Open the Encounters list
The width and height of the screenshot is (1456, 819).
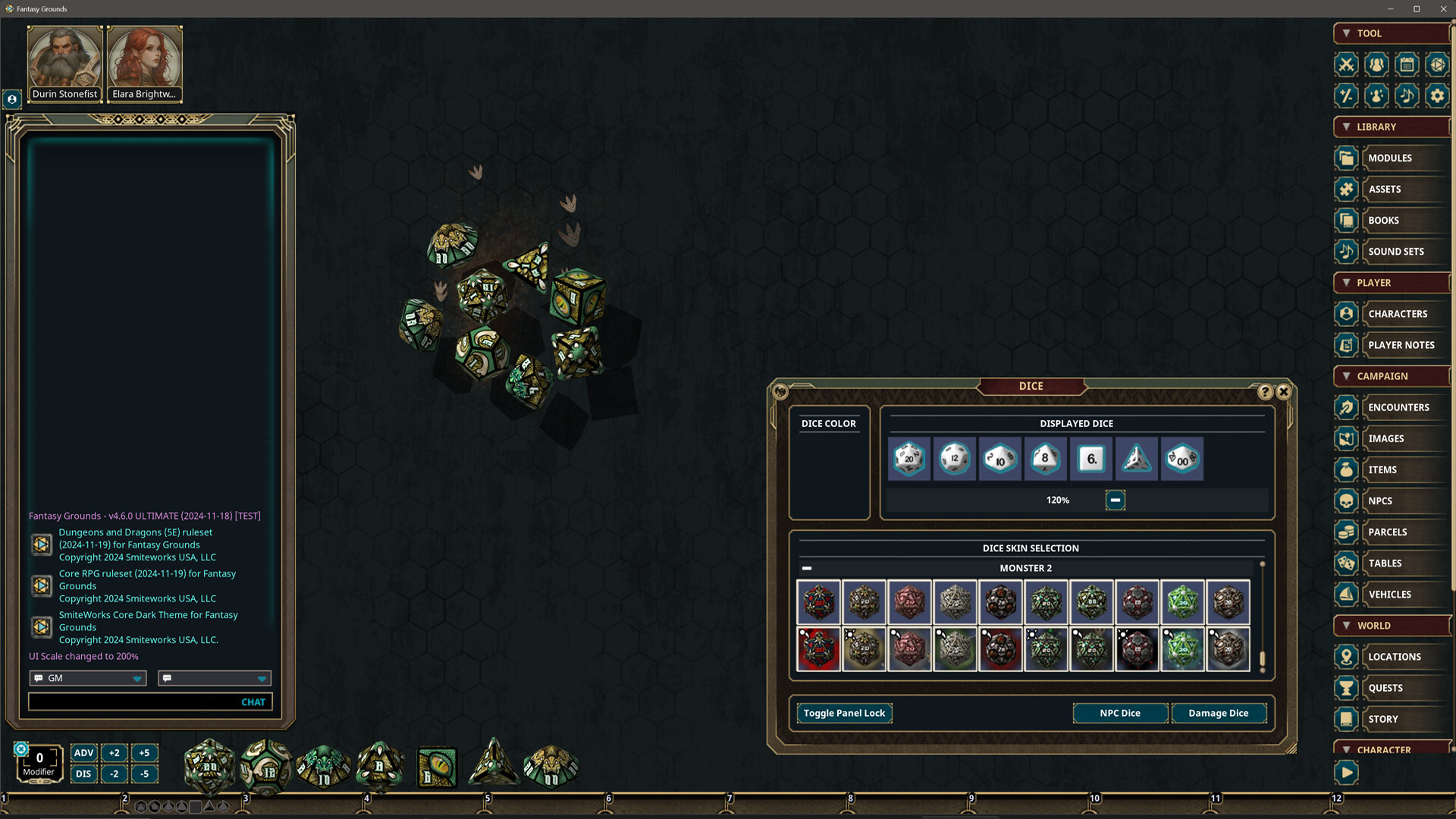1398,407
